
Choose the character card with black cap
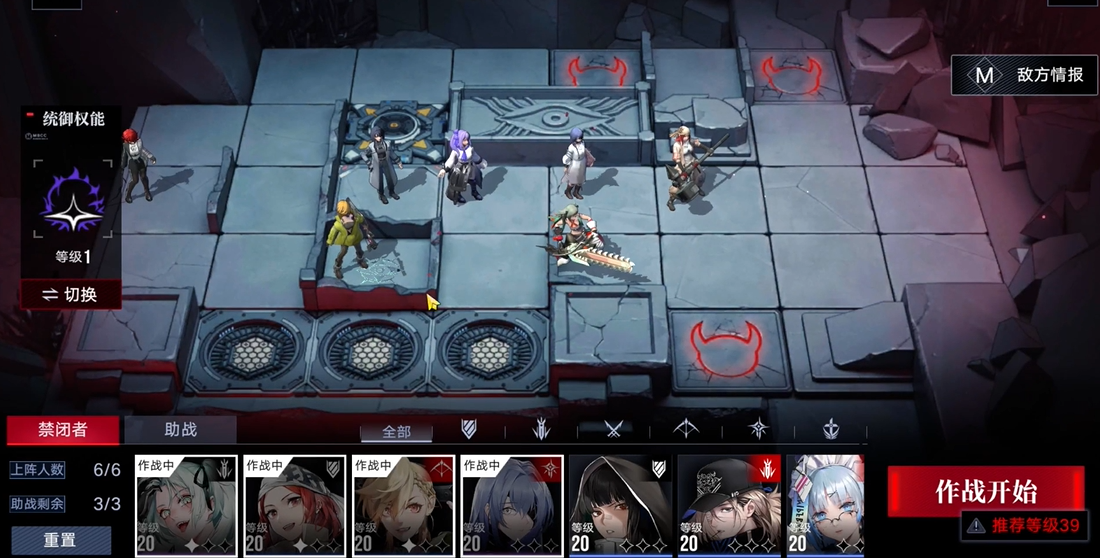tap(728, 505)
